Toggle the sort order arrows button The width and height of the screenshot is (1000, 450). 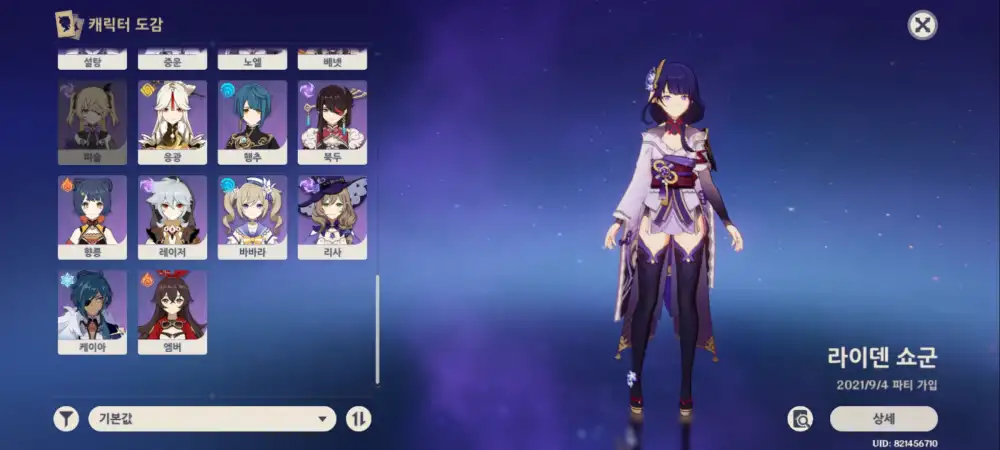358,419
